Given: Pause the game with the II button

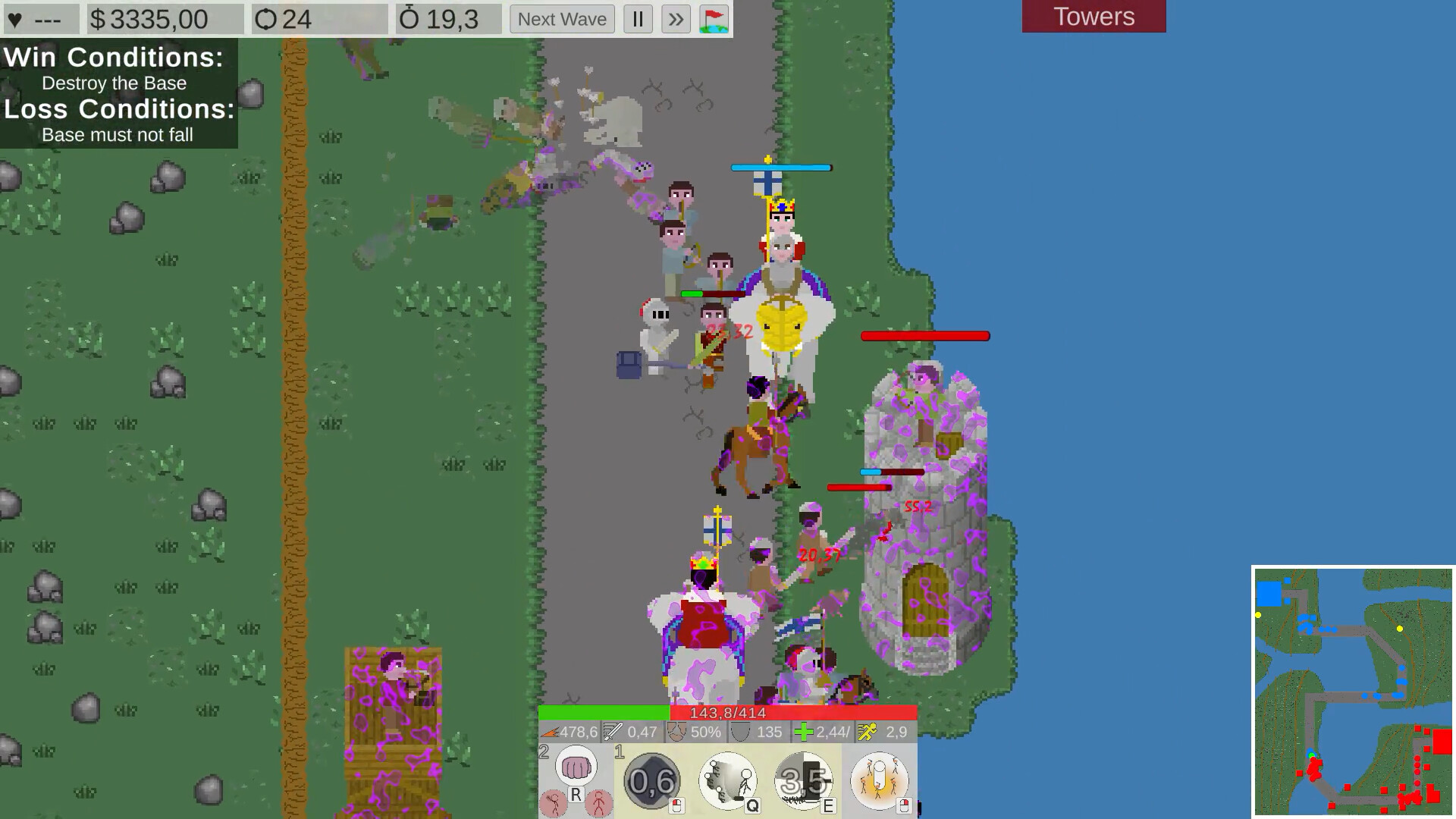Looking at the screenshot, I should point(638,19).
